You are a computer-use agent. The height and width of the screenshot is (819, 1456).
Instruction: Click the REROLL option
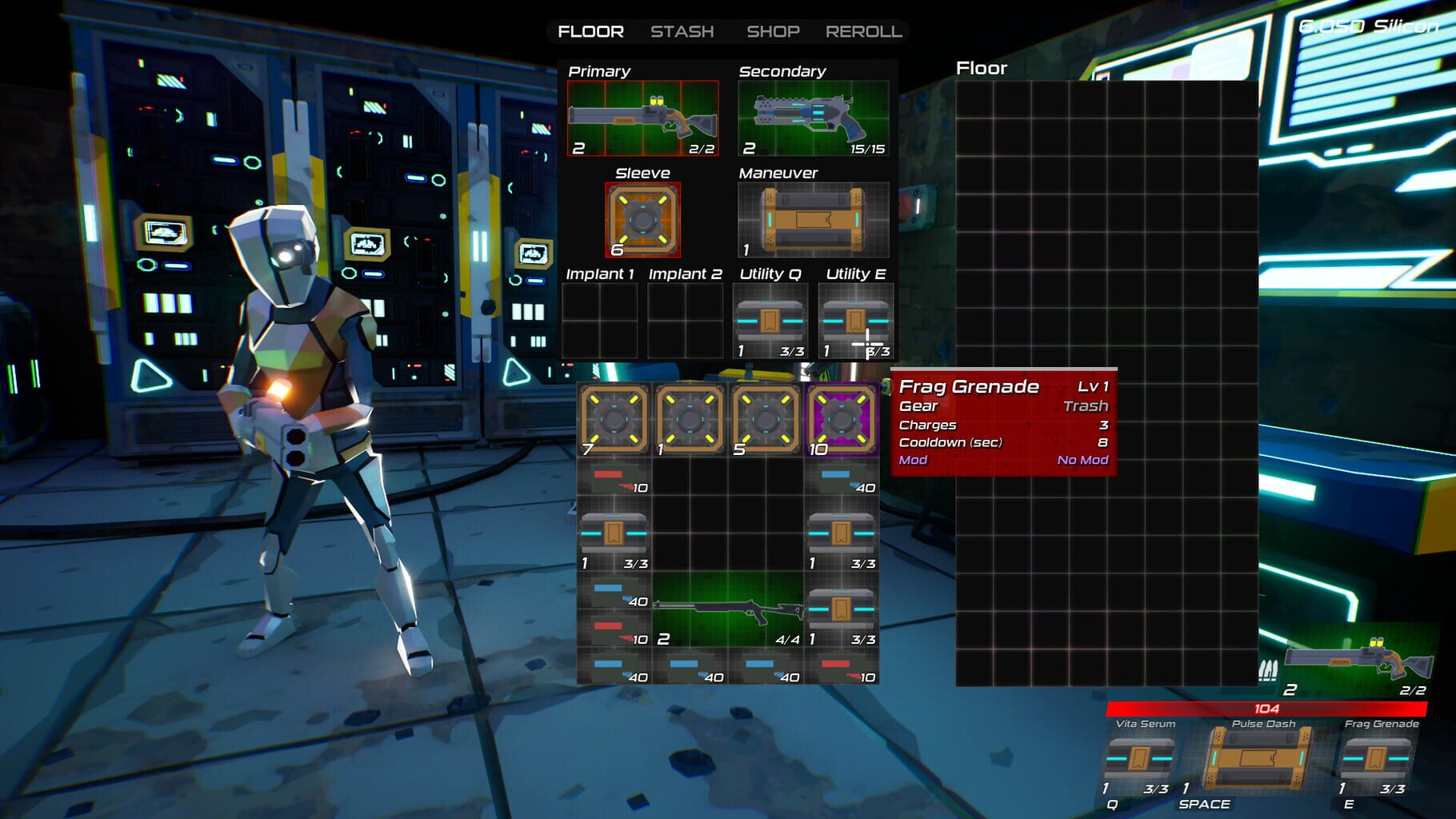click(863, 32)
